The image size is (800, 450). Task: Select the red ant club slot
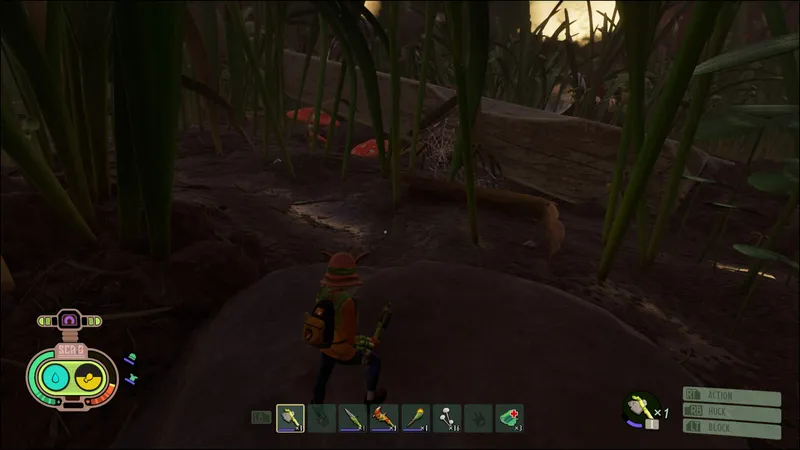point(384,417)
